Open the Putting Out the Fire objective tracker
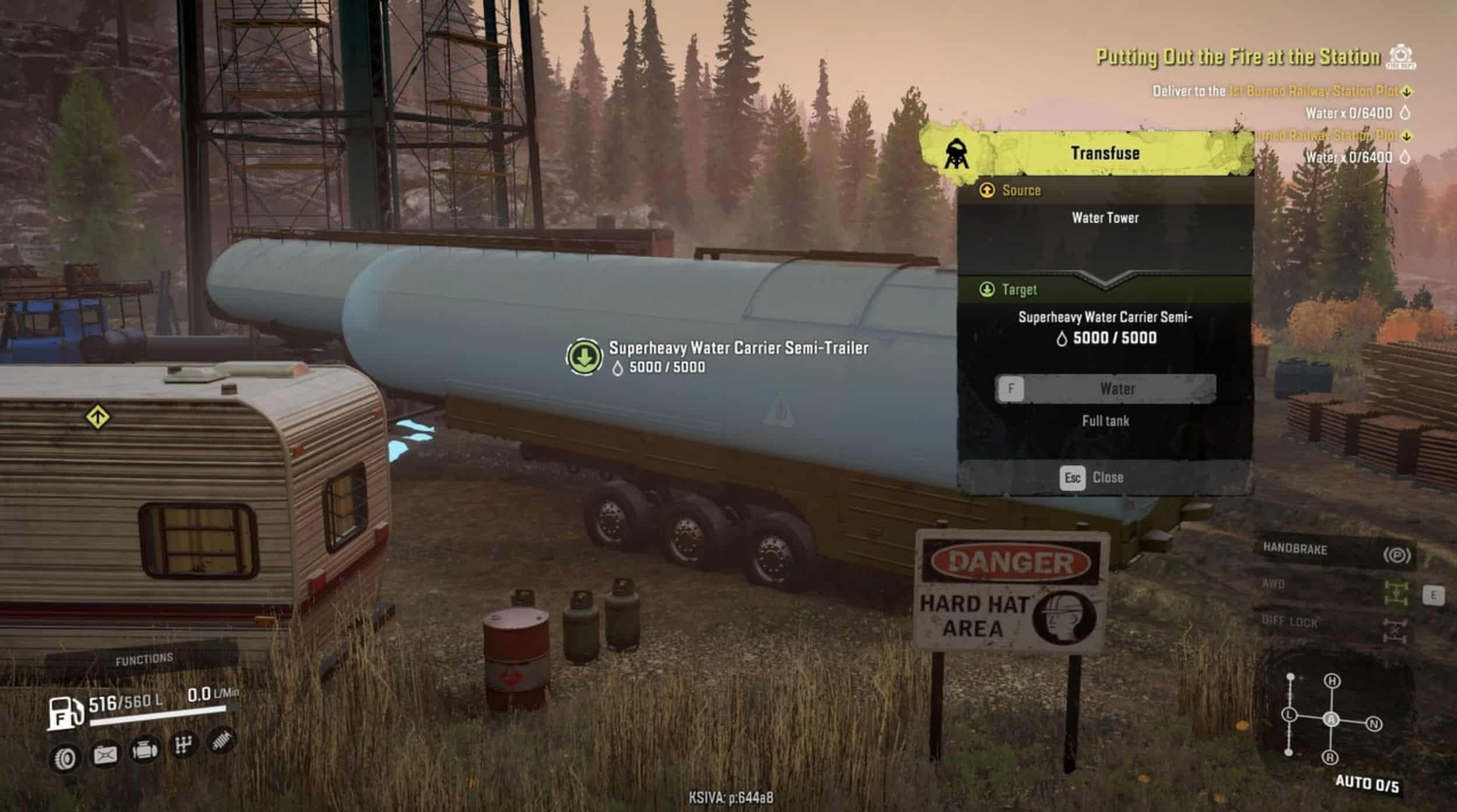This screenshot has width=1457, height=812. (1238, 57)
